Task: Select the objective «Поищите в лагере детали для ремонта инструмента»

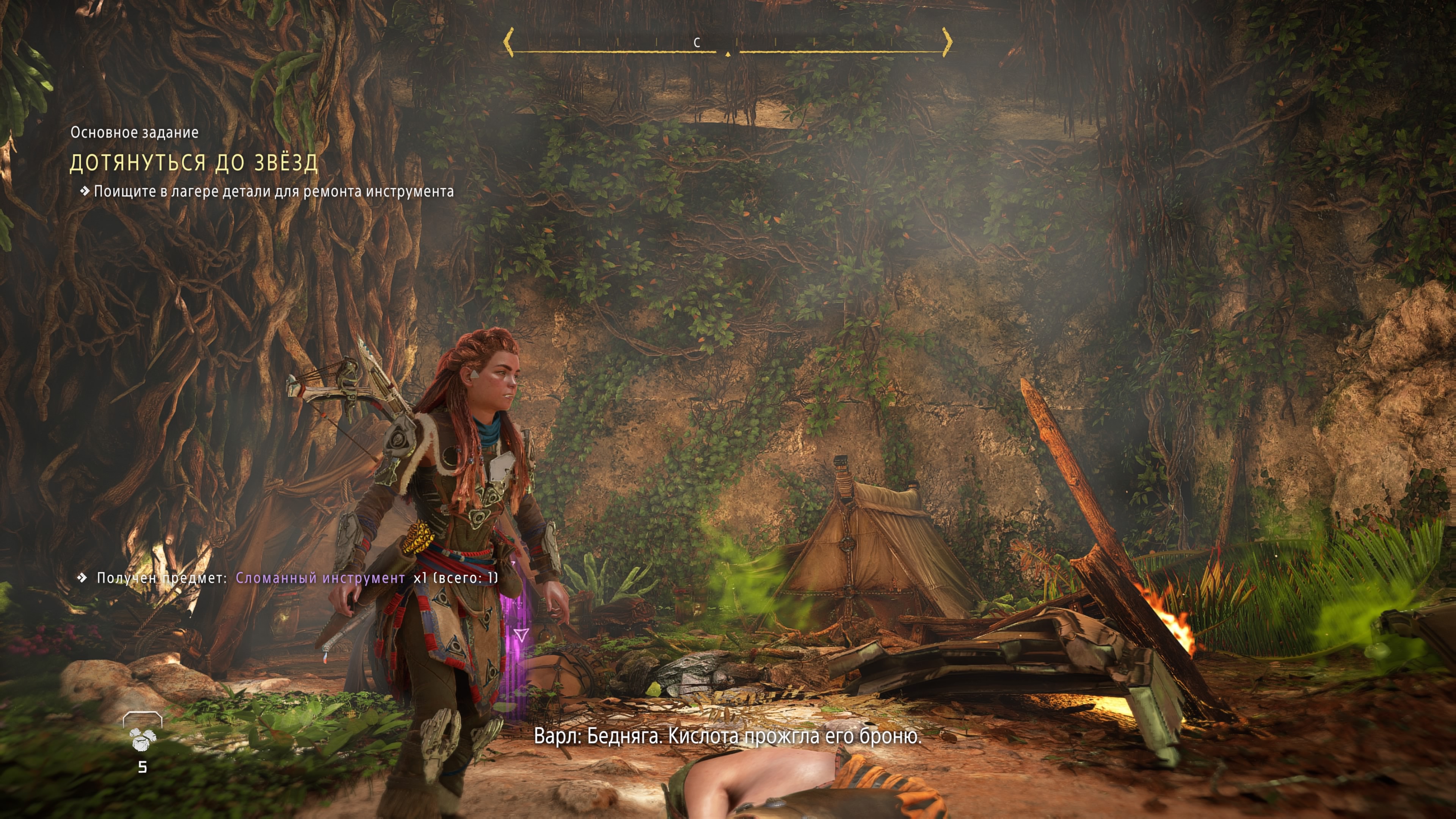Action: 273,191
